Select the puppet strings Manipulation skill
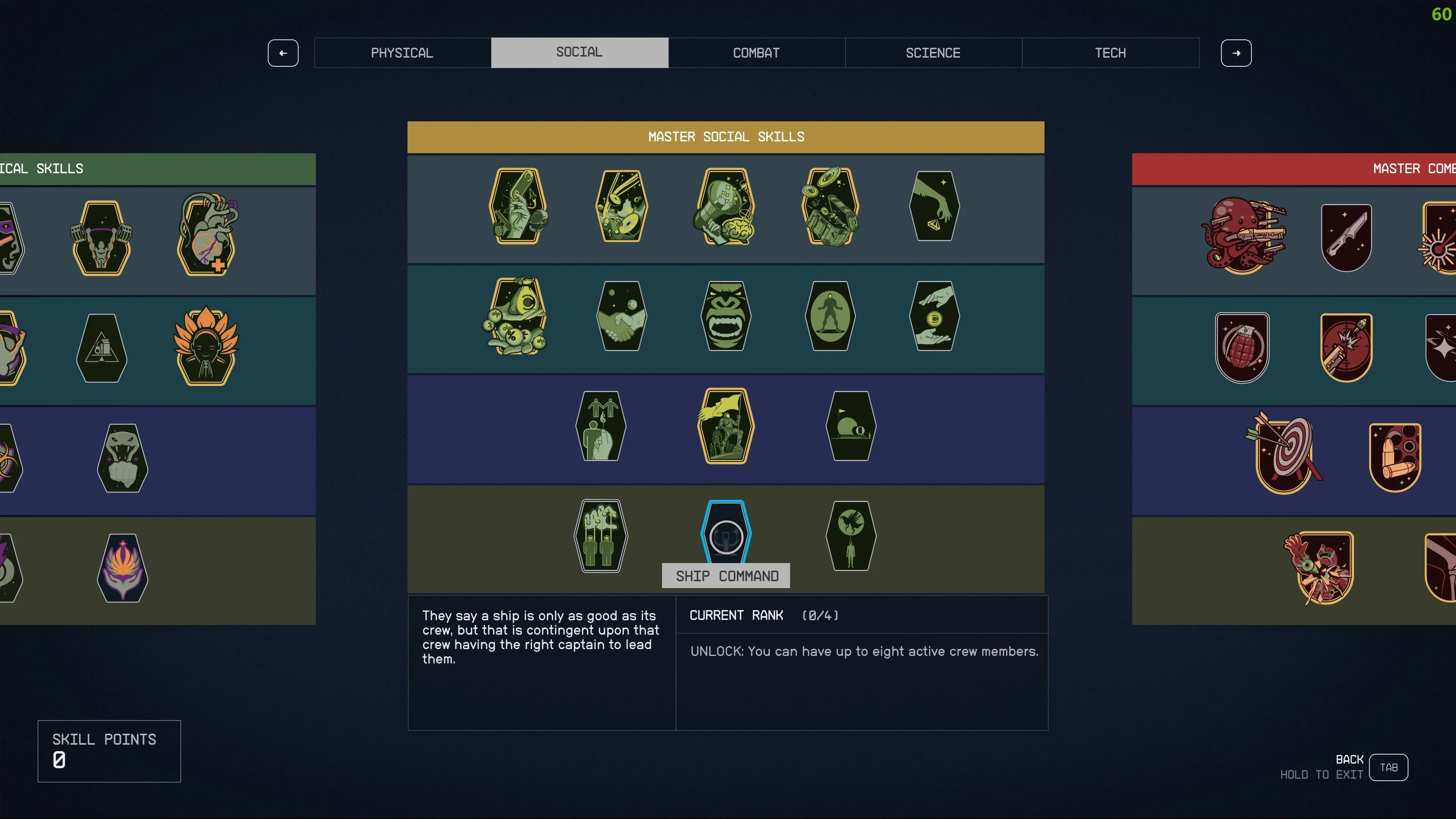1456x819 pixels. point(601,535)
